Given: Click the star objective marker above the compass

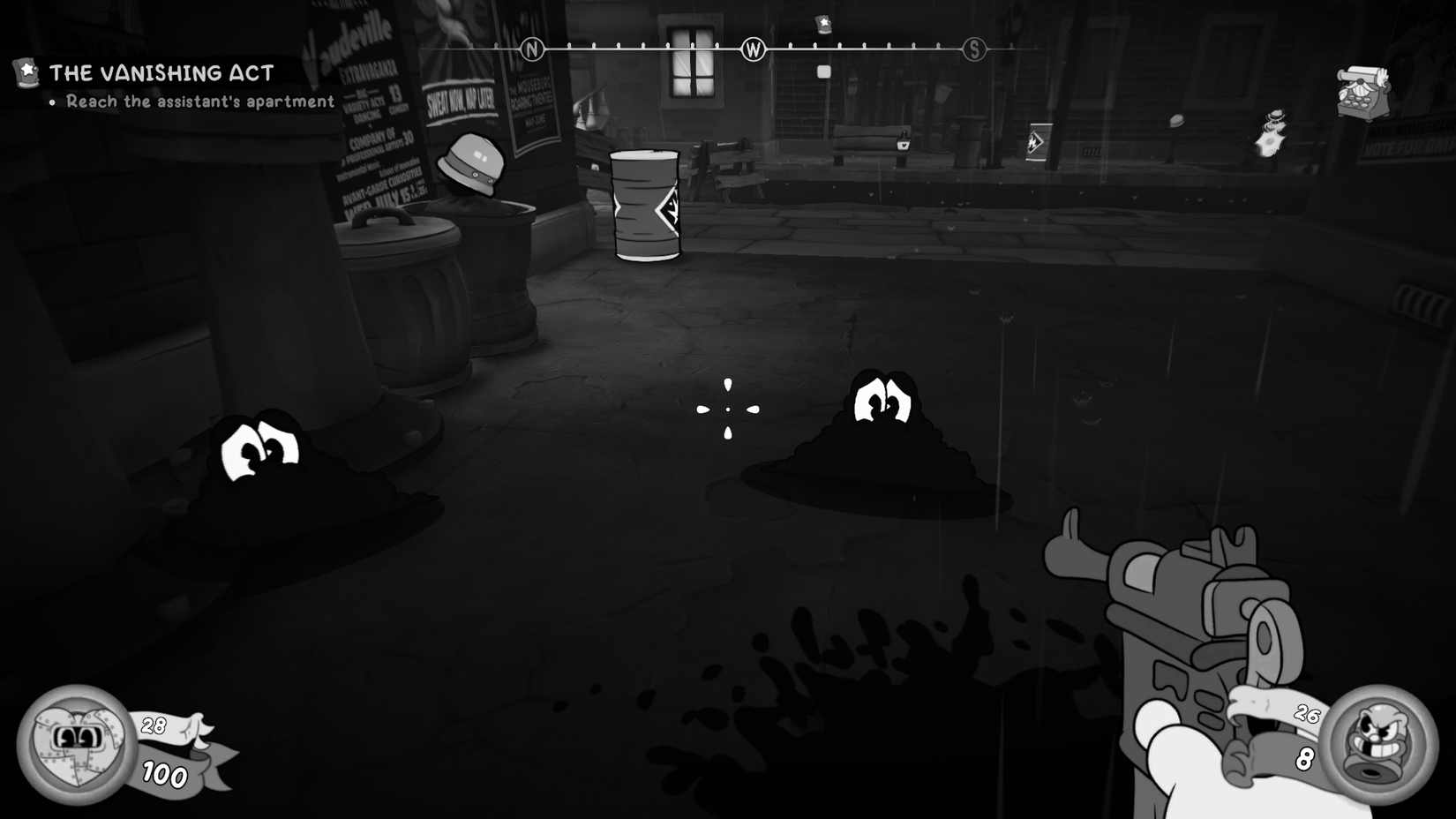Looking at the screenshot, I should click(x=822, y=26).
